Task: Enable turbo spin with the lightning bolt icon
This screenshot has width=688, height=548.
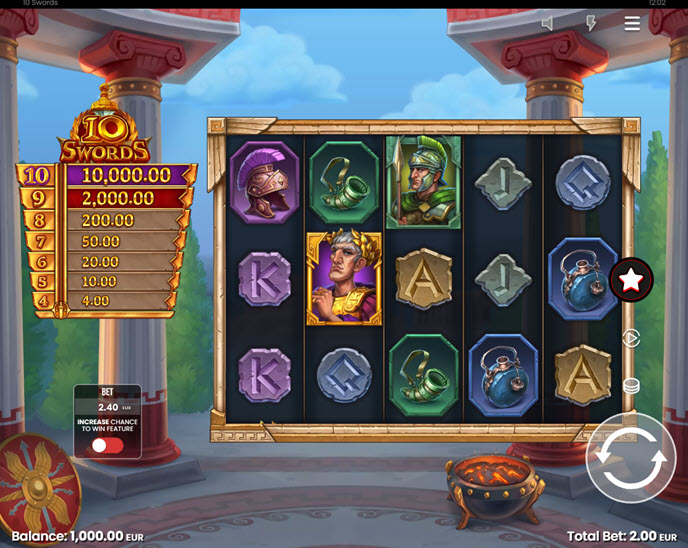Action: click(x=590, y=24)
